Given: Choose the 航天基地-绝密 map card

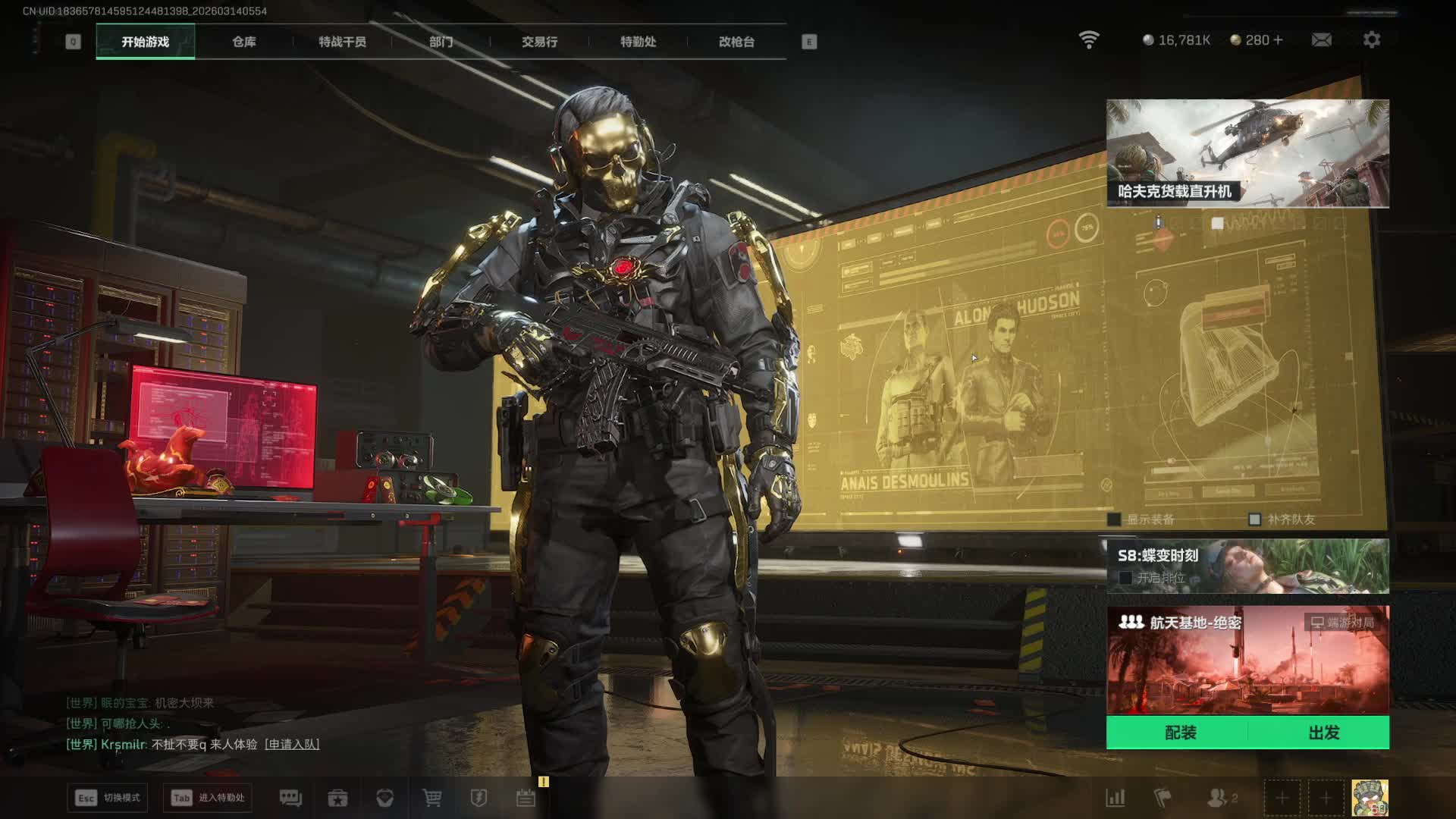Looking at the screenshot, I should coord(1247,660).
